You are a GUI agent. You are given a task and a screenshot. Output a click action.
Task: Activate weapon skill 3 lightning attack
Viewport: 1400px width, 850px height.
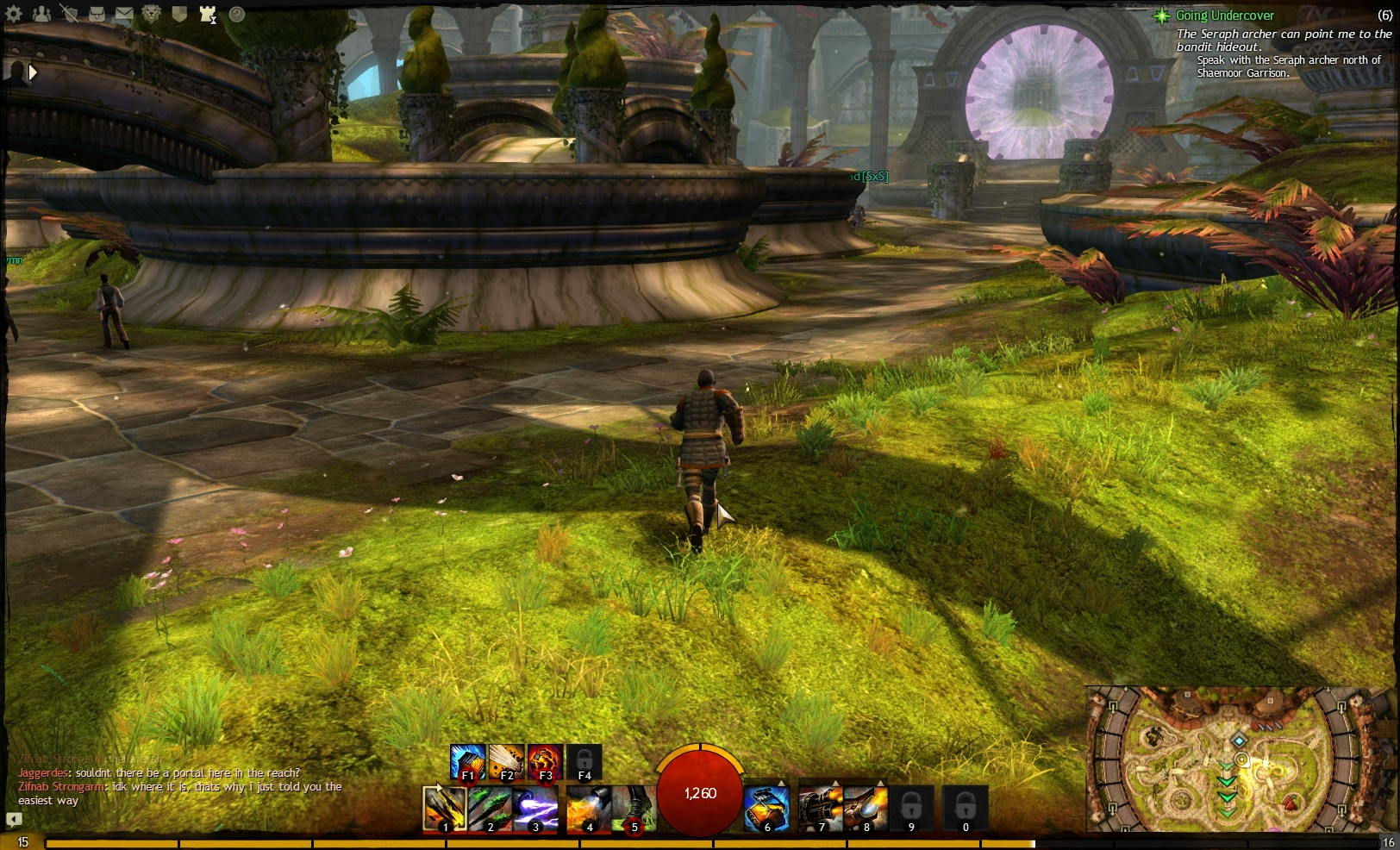pos(534,809)
